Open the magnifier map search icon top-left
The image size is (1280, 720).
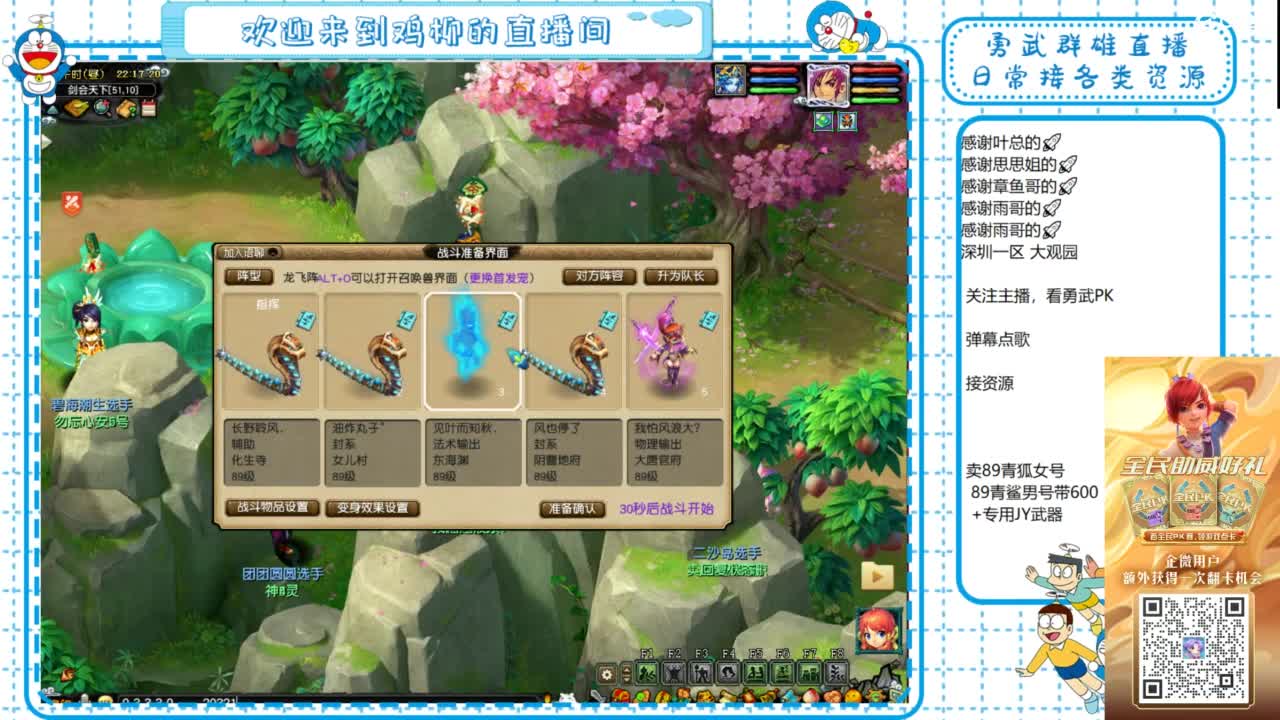101,108
